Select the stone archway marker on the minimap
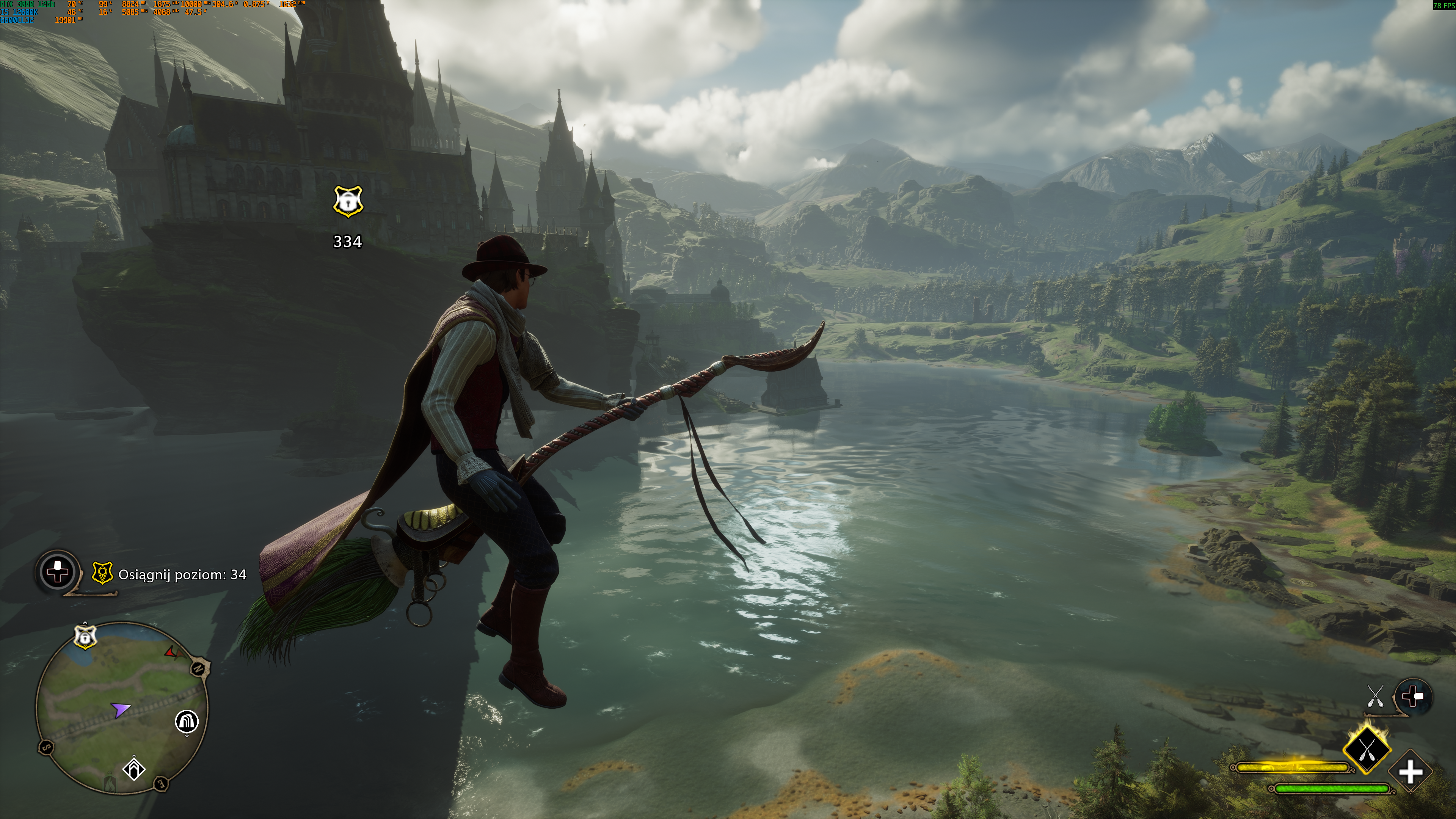The height and width of the screenshot is (819, 1456). click(187, 722)
